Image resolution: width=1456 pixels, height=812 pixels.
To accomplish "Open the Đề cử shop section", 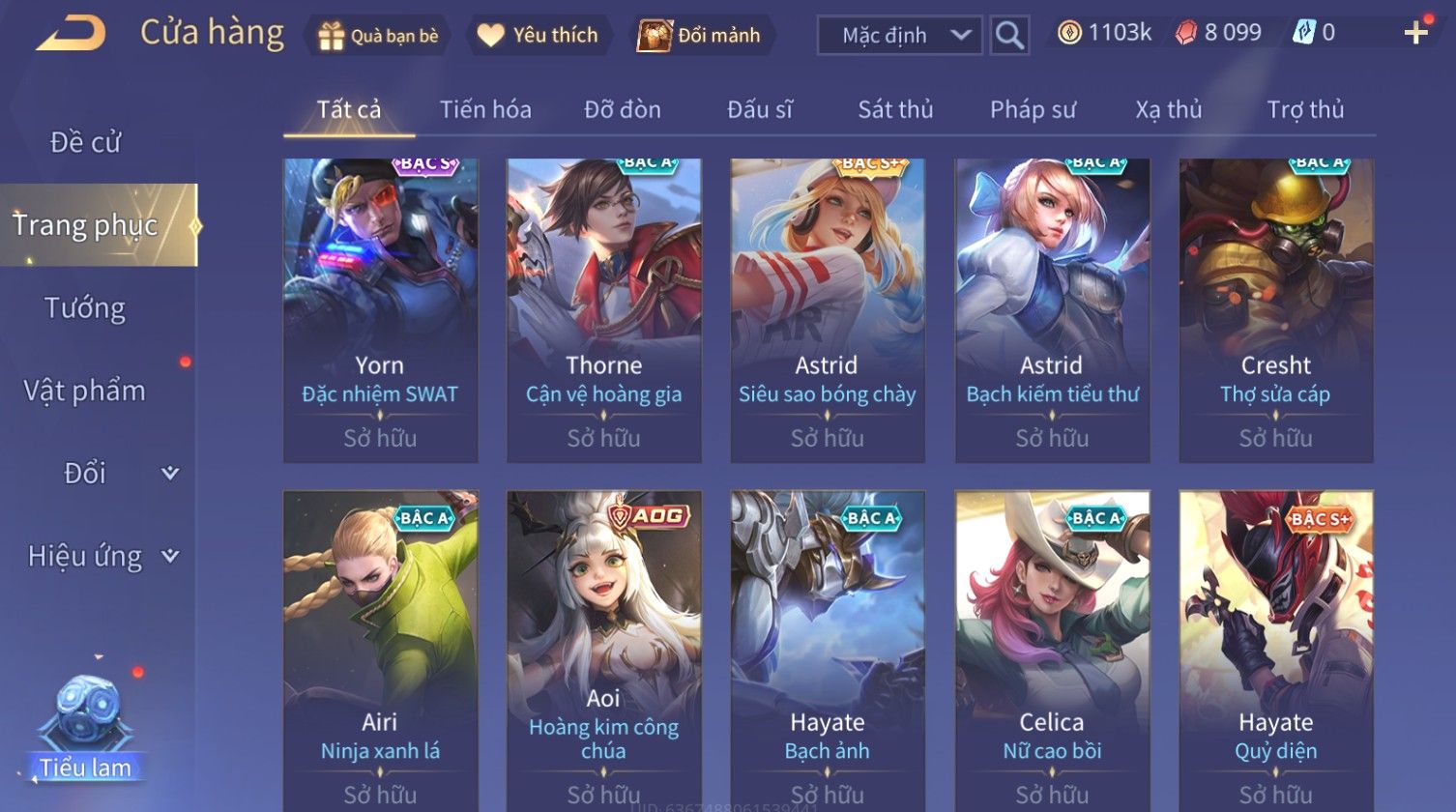I will tap(85, 142).
